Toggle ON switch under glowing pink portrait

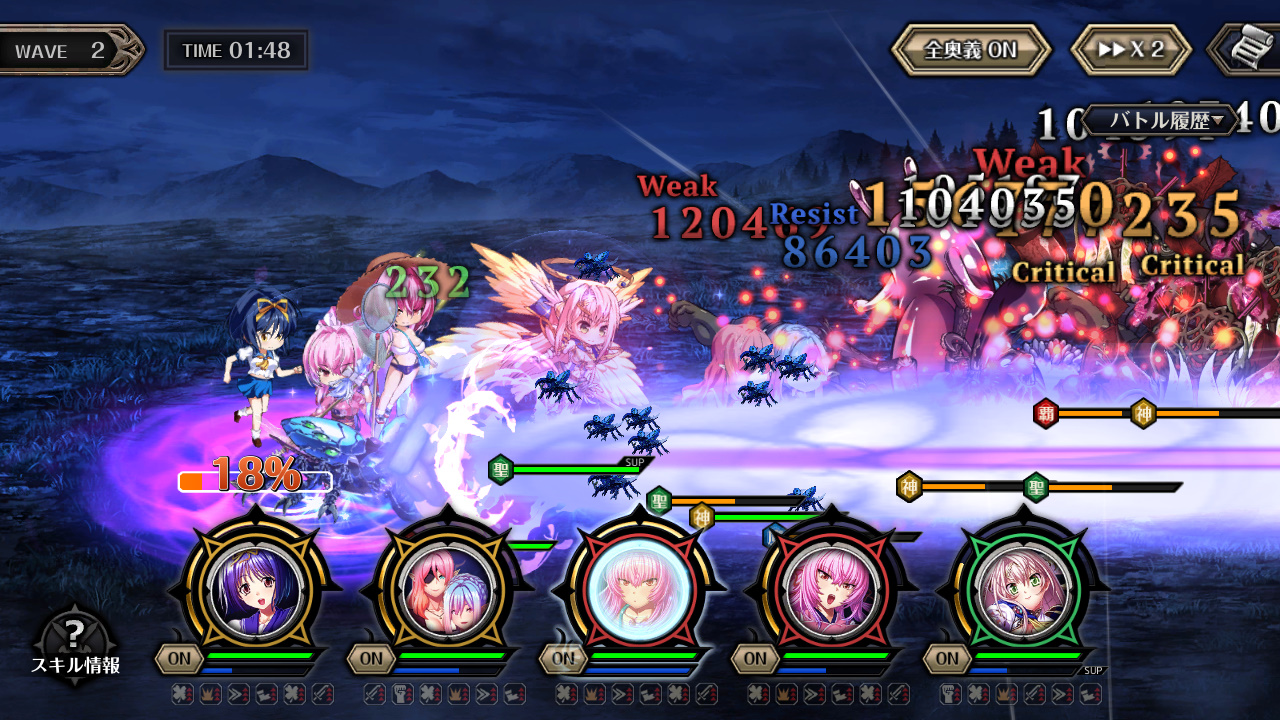point(564,658)
